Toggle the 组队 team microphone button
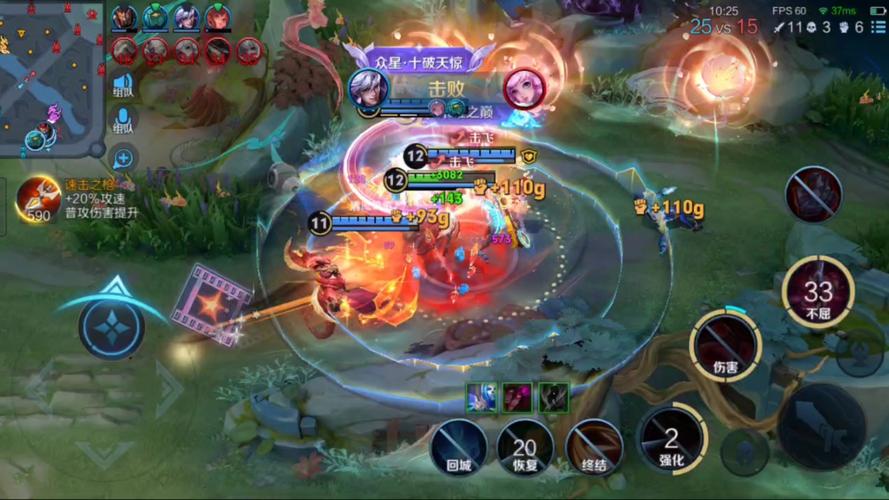The image size is (889, 500). [123, 121]
